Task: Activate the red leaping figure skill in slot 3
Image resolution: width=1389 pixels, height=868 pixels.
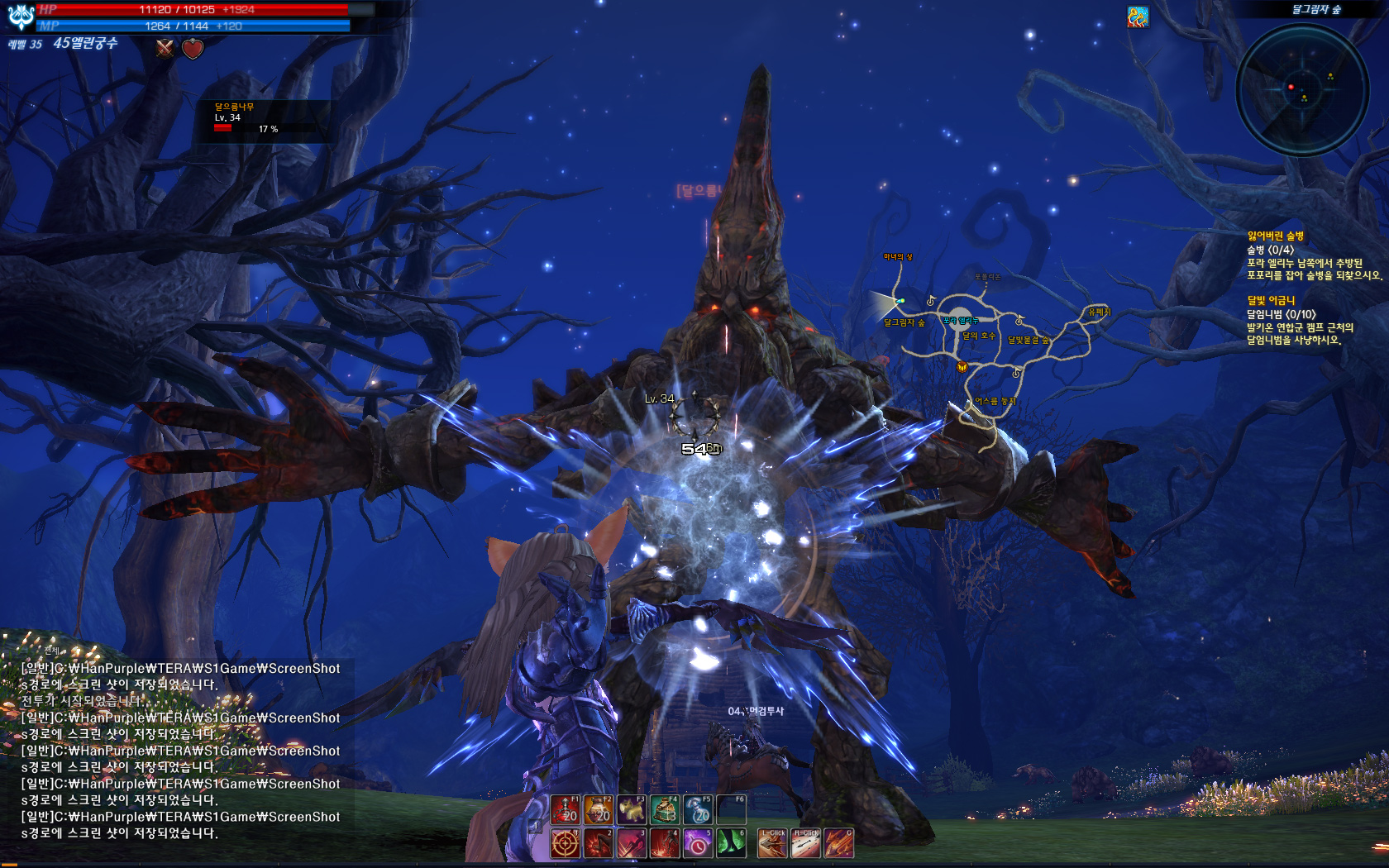Action: point(632,844)
